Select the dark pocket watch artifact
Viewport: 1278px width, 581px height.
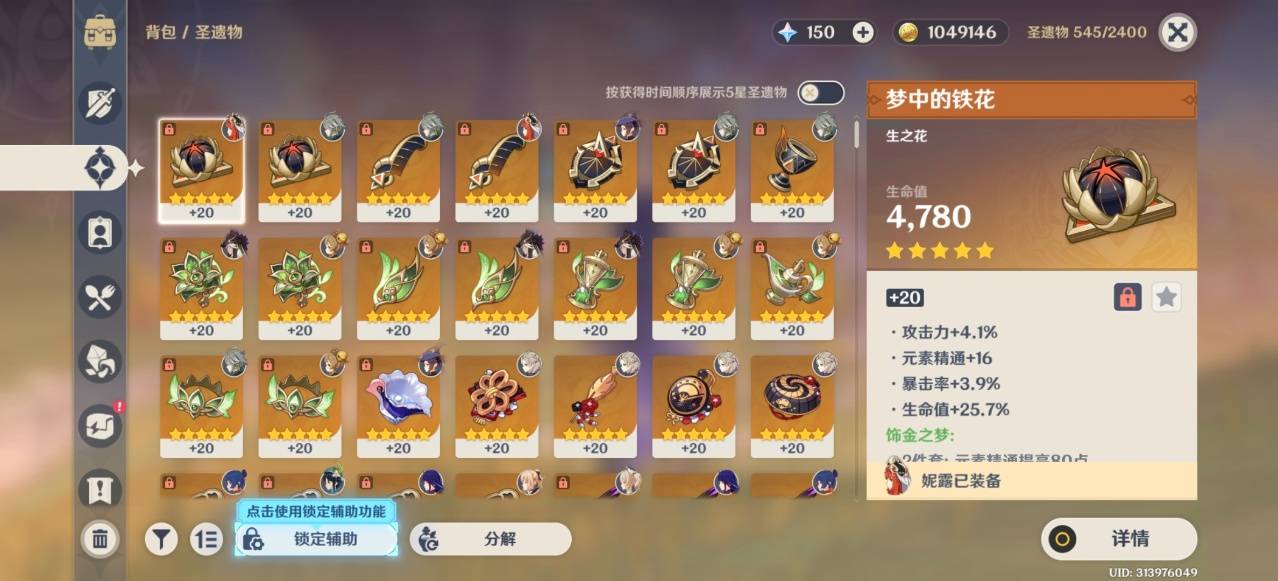point(693,398)
